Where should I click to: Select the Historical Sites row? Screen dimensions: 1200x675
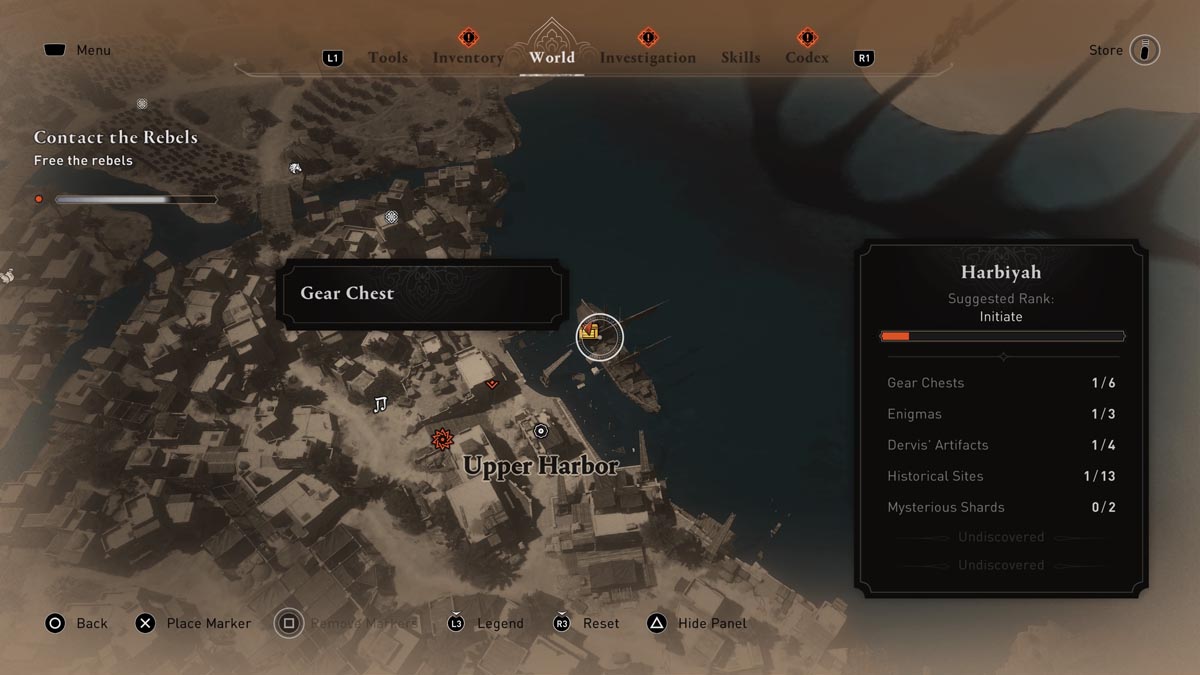click(x=1001, y=476)
